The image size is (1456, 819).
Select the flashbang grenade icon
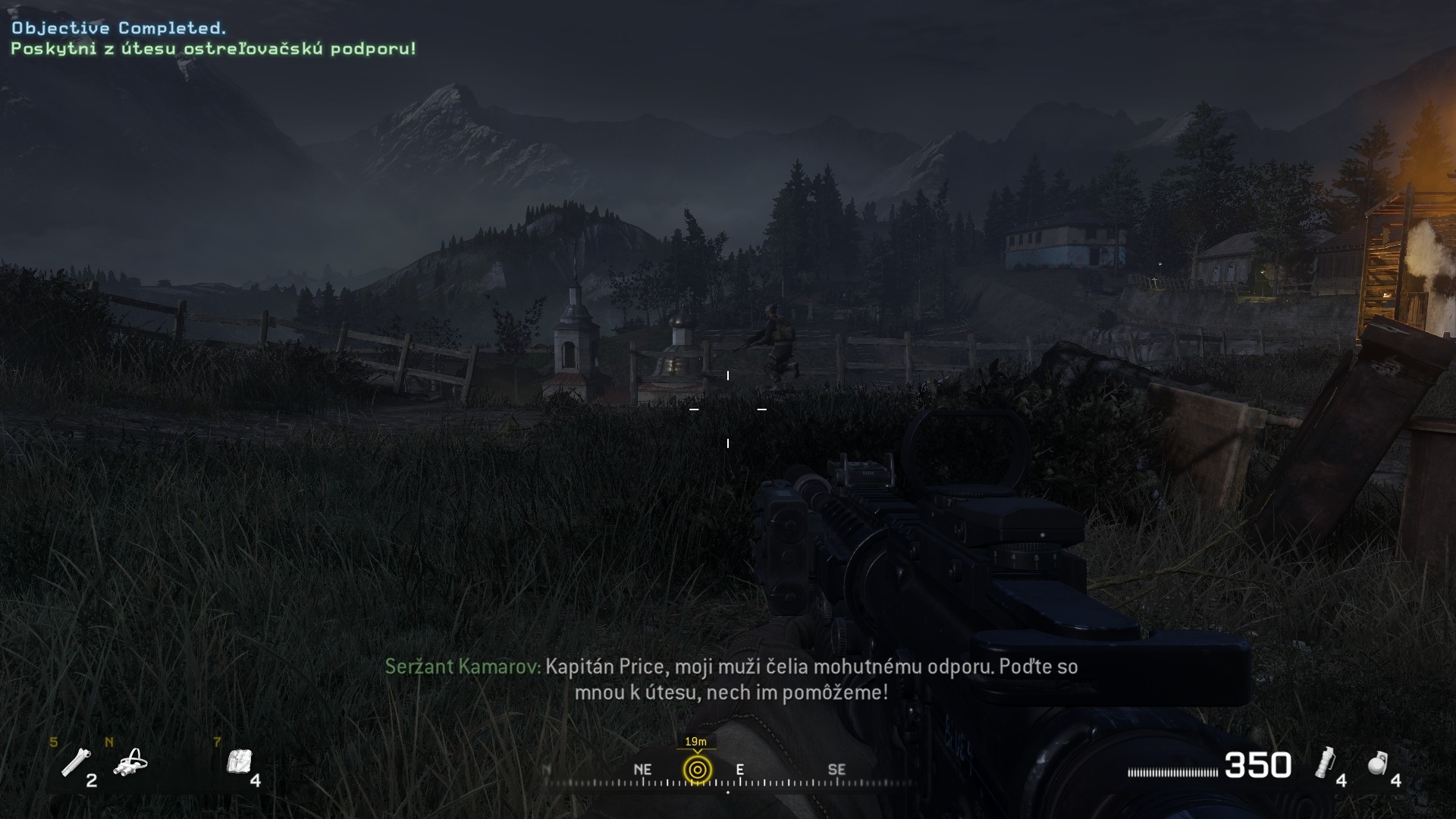coord(1324,762)
